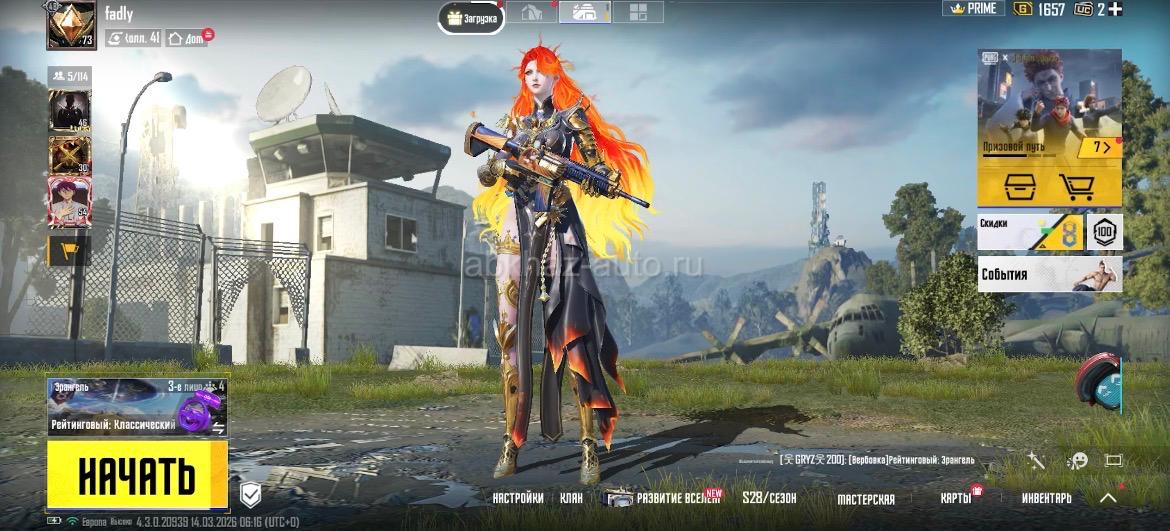Open fadly's player profile avatar

pos(71,25)
